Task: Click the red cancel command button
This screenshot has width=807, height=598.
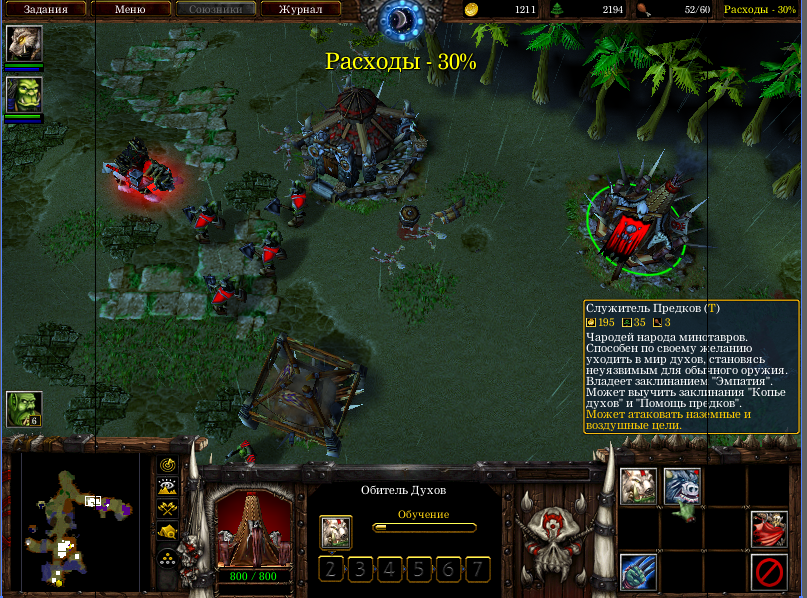Action: click(768, 572)
